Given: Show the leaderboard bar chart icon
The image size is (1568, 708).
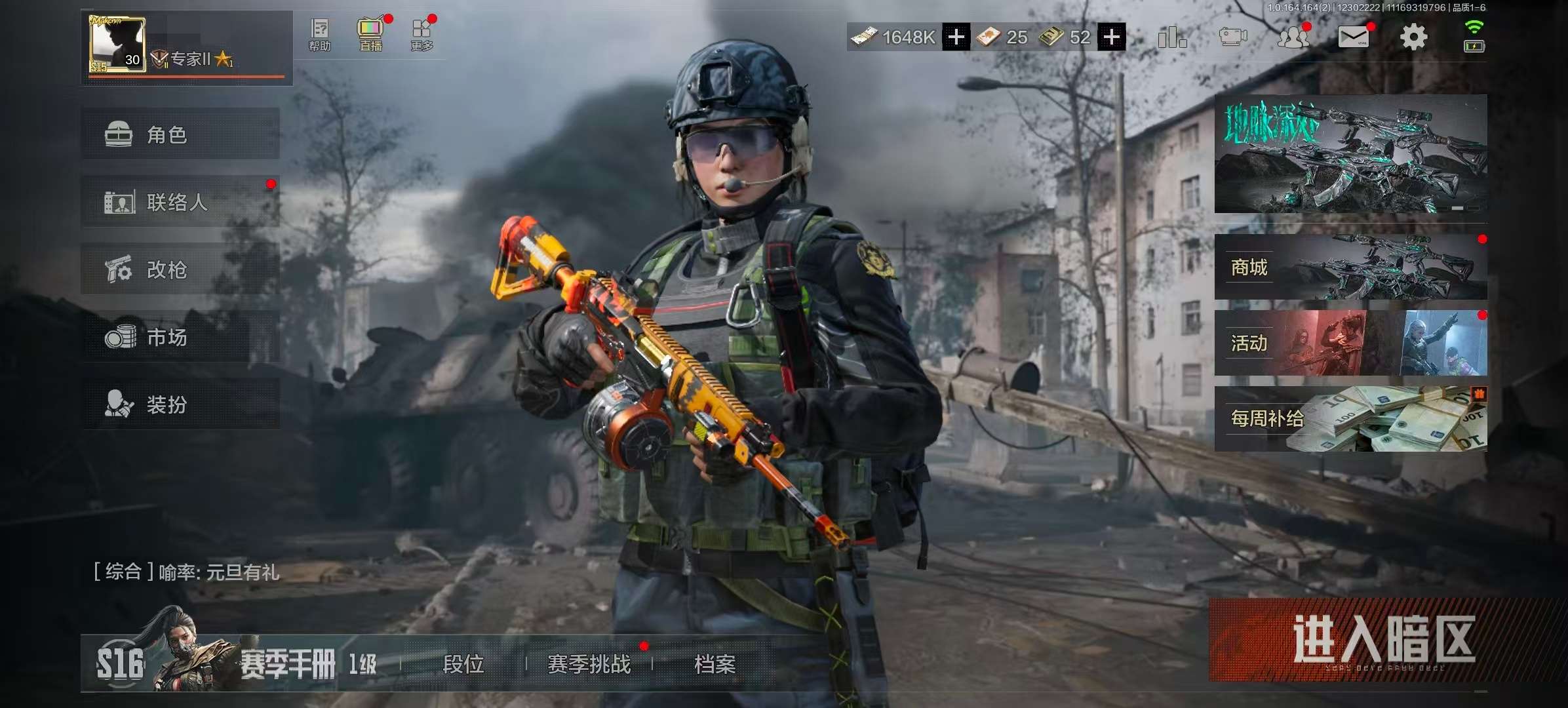Looking at the screenshot, I should coord(1171,37).
